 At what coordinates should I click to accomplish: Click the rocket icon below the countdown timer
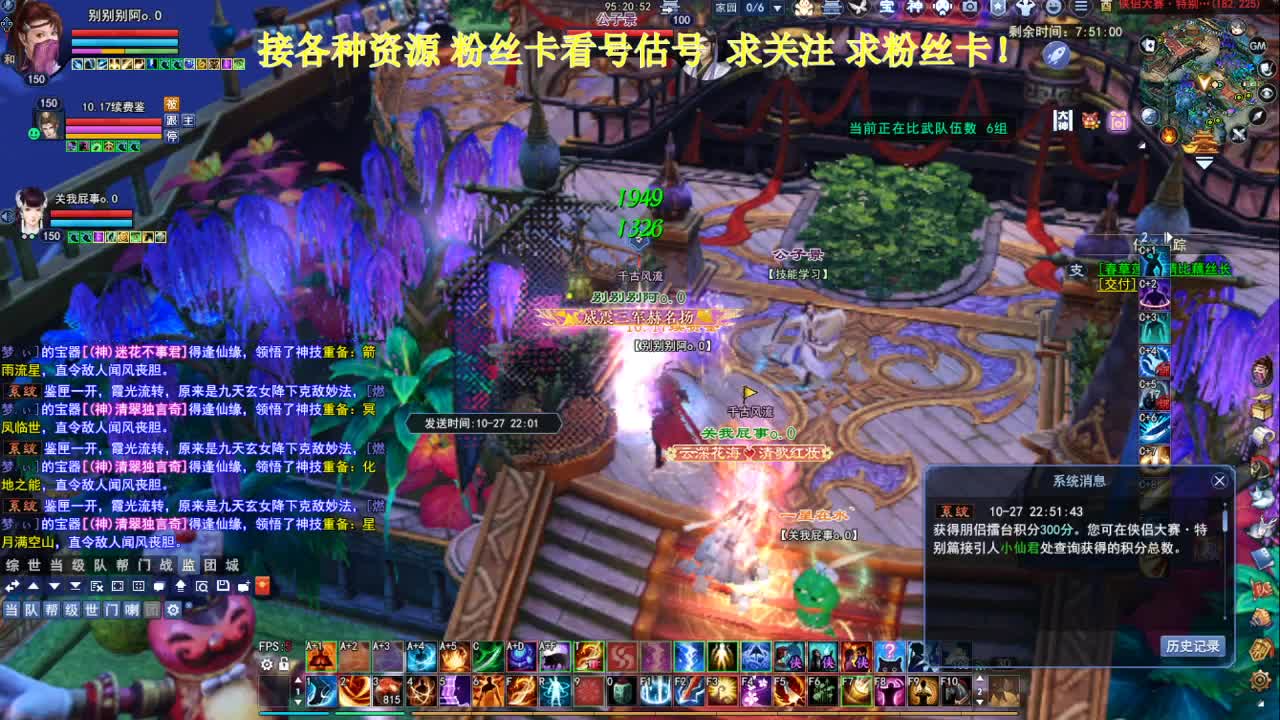pos(1057,56)
